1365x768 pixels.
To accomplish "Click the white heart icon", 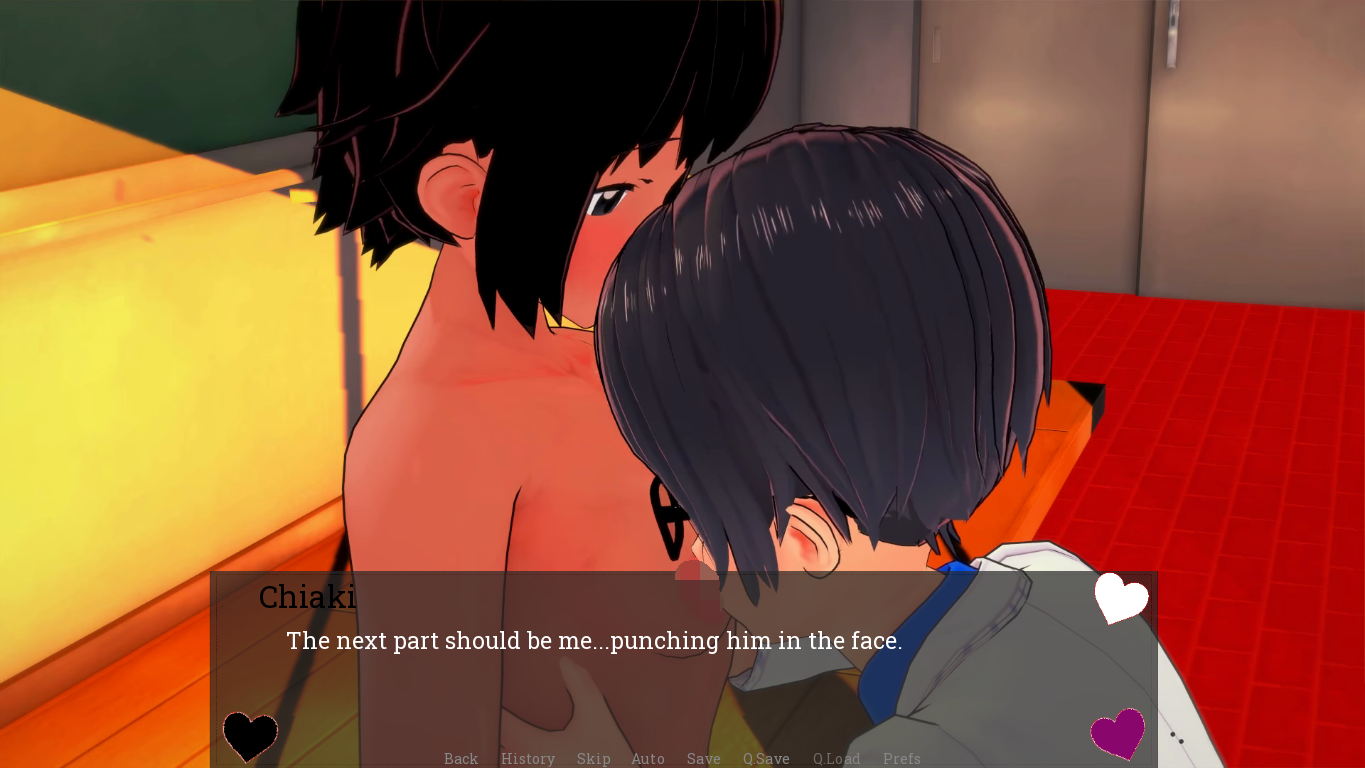I will point(1119,600).
